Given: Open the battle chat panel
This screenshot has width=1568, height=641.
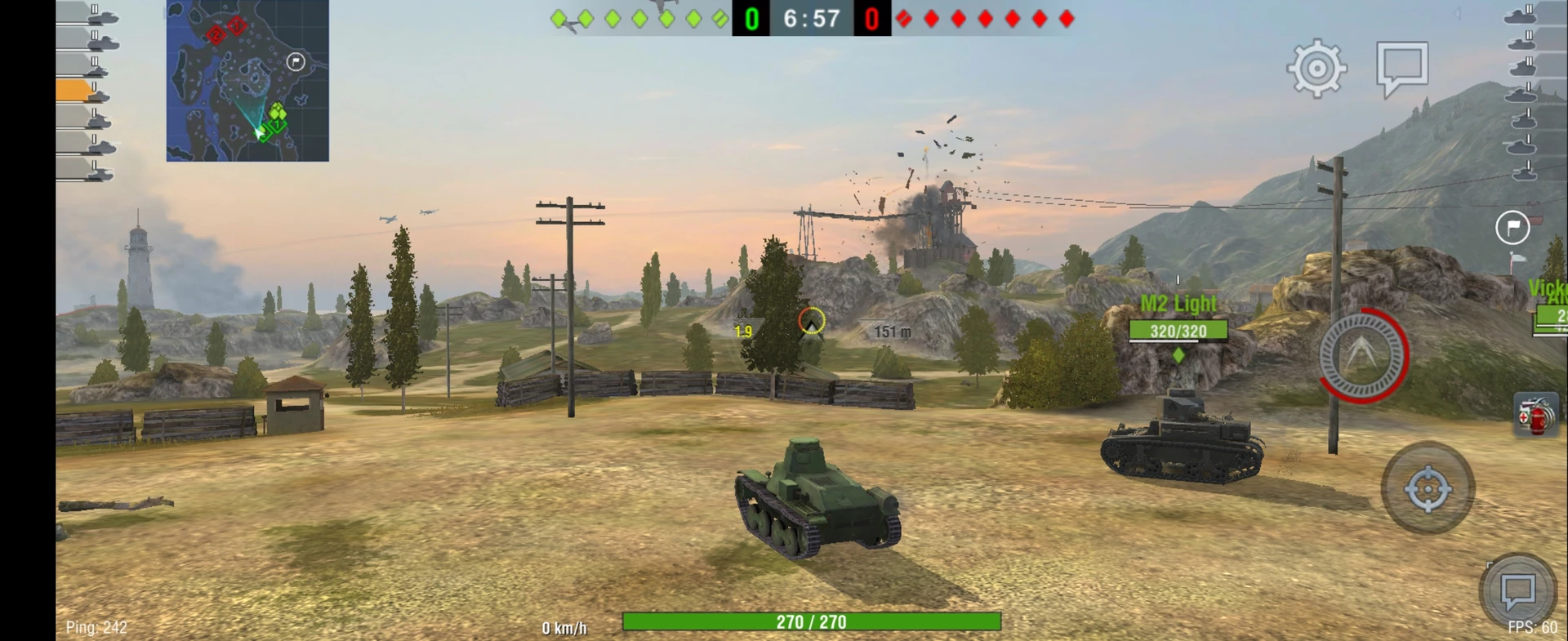Looking at the screenshot, I should tap(1401, 68).
